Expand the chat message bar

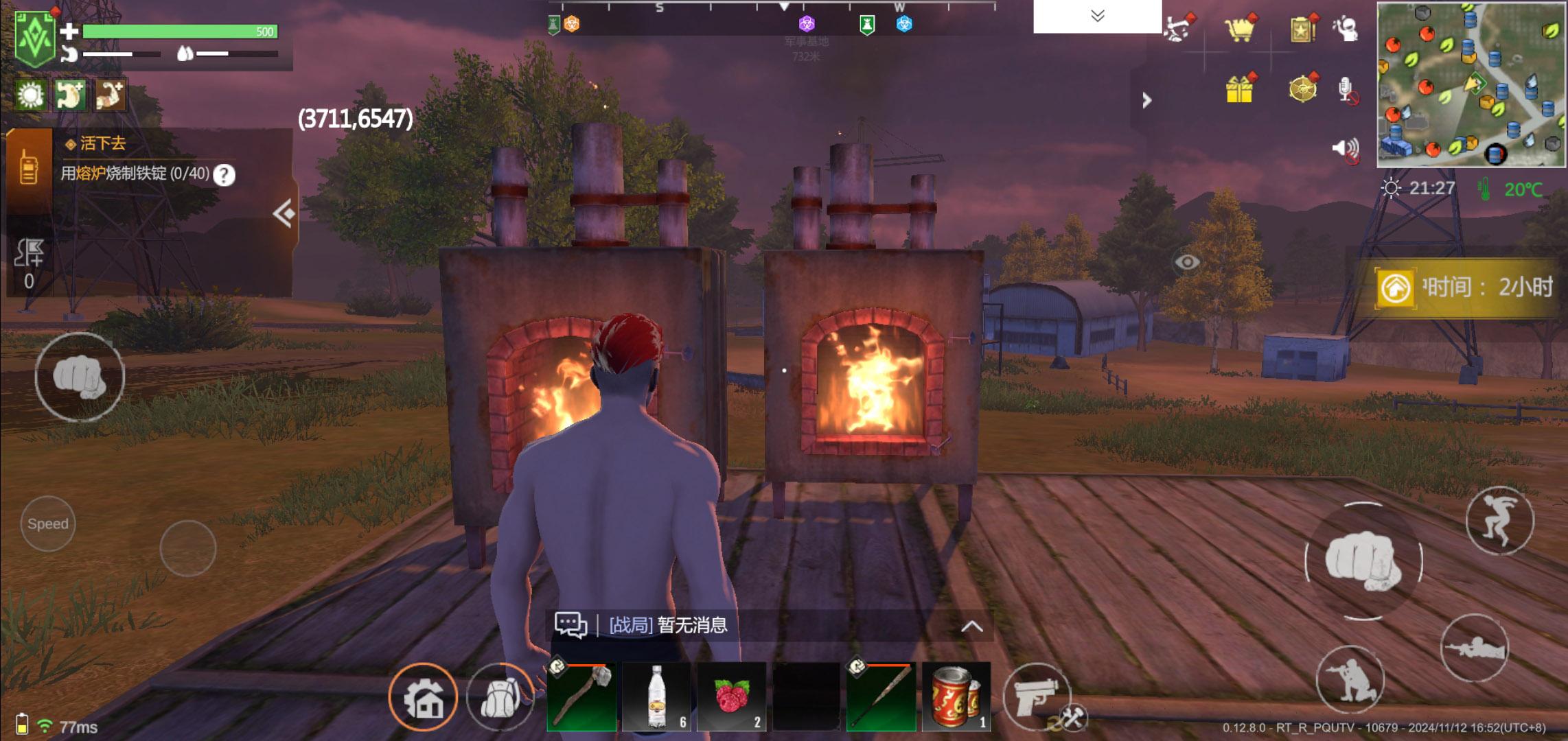coord(971,626)
